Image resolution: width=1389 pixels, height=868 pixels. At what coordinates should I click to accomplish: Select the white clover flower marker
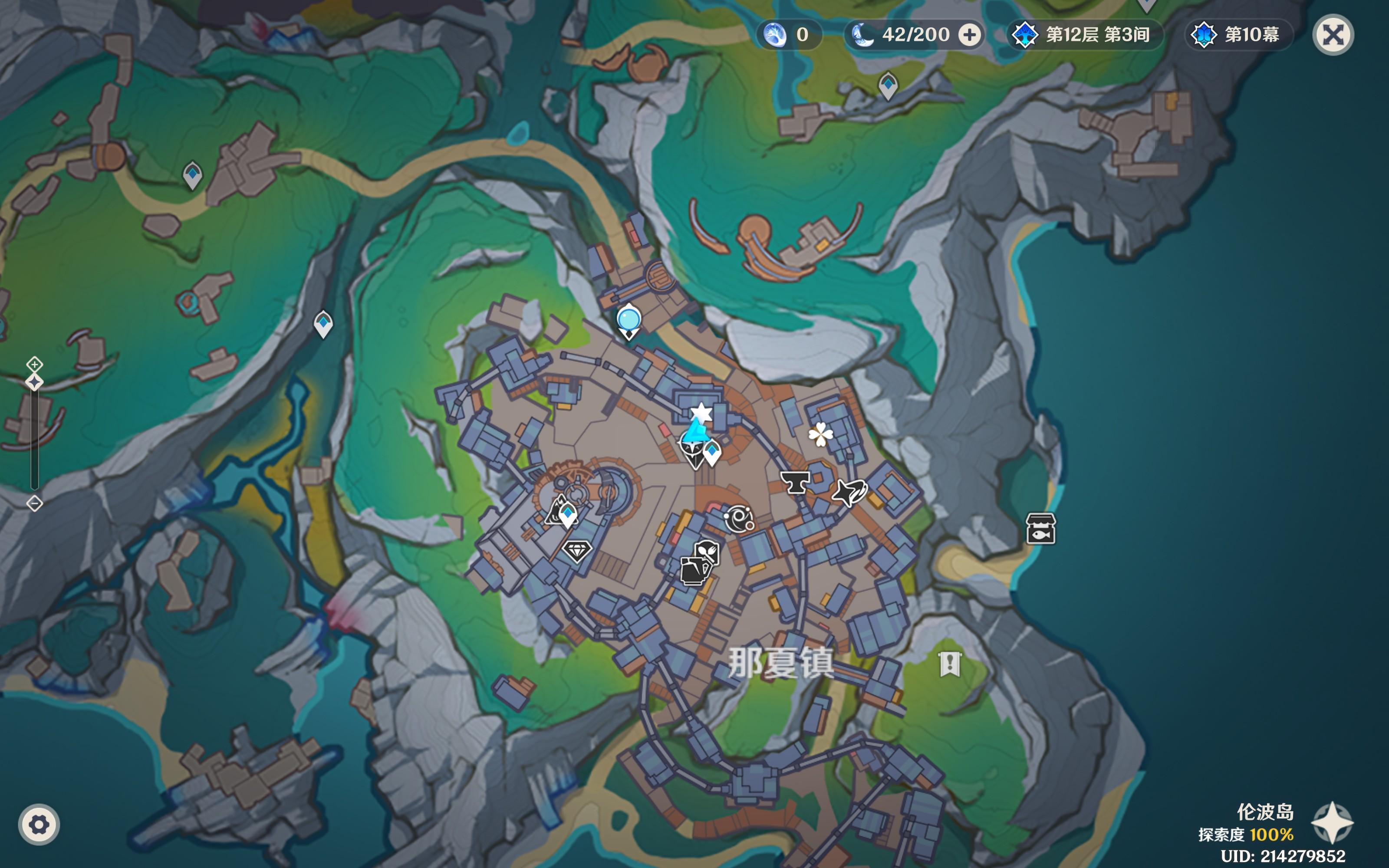(x=820, y=434)
